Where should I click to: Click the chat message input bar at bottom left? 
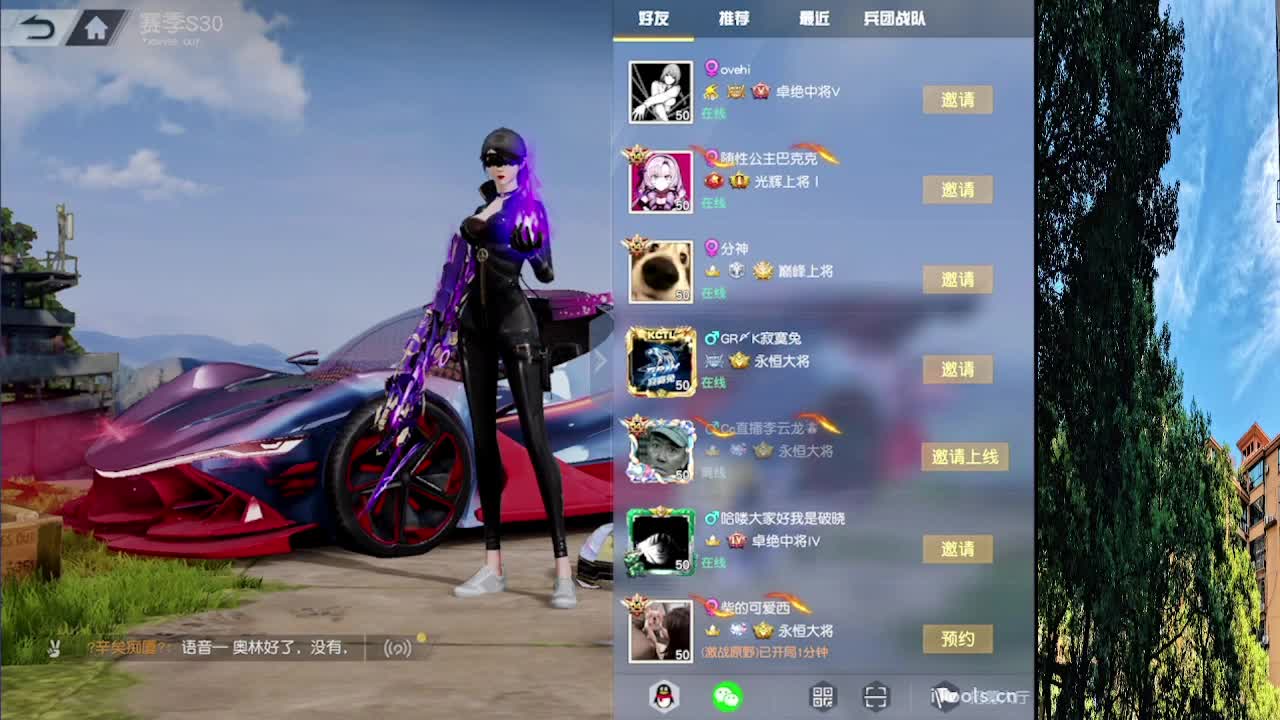tap(220, 648)
